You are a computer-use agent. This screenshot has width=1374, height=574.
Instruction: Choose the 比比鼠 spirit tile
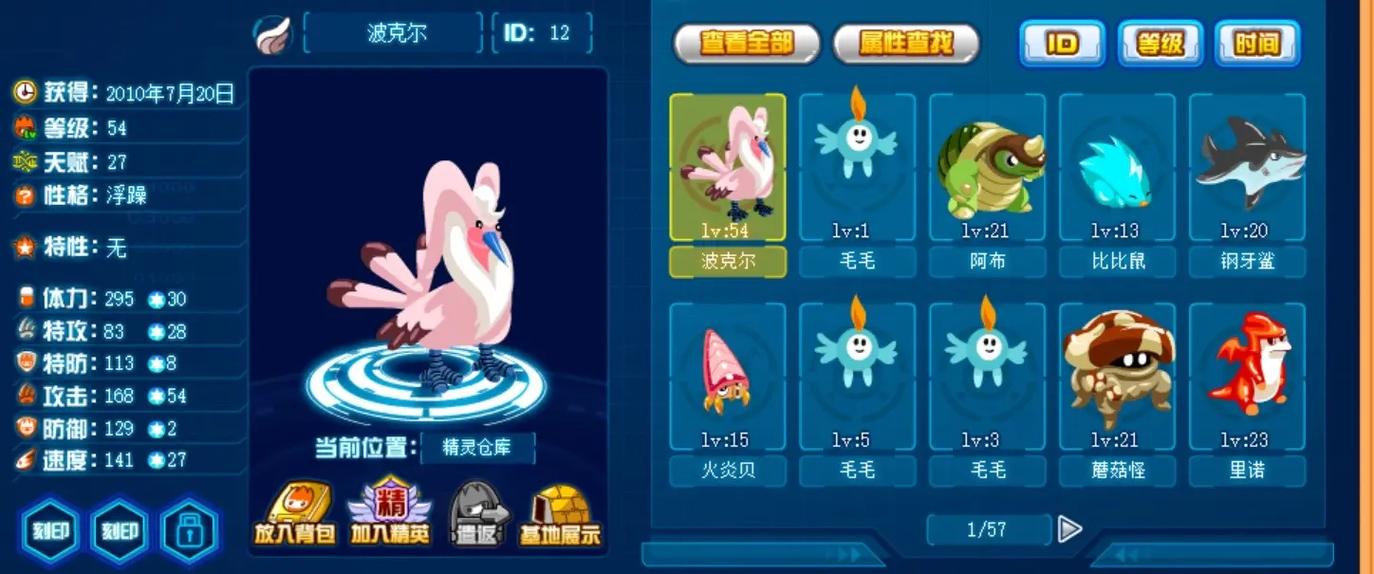coord(1117,168)
